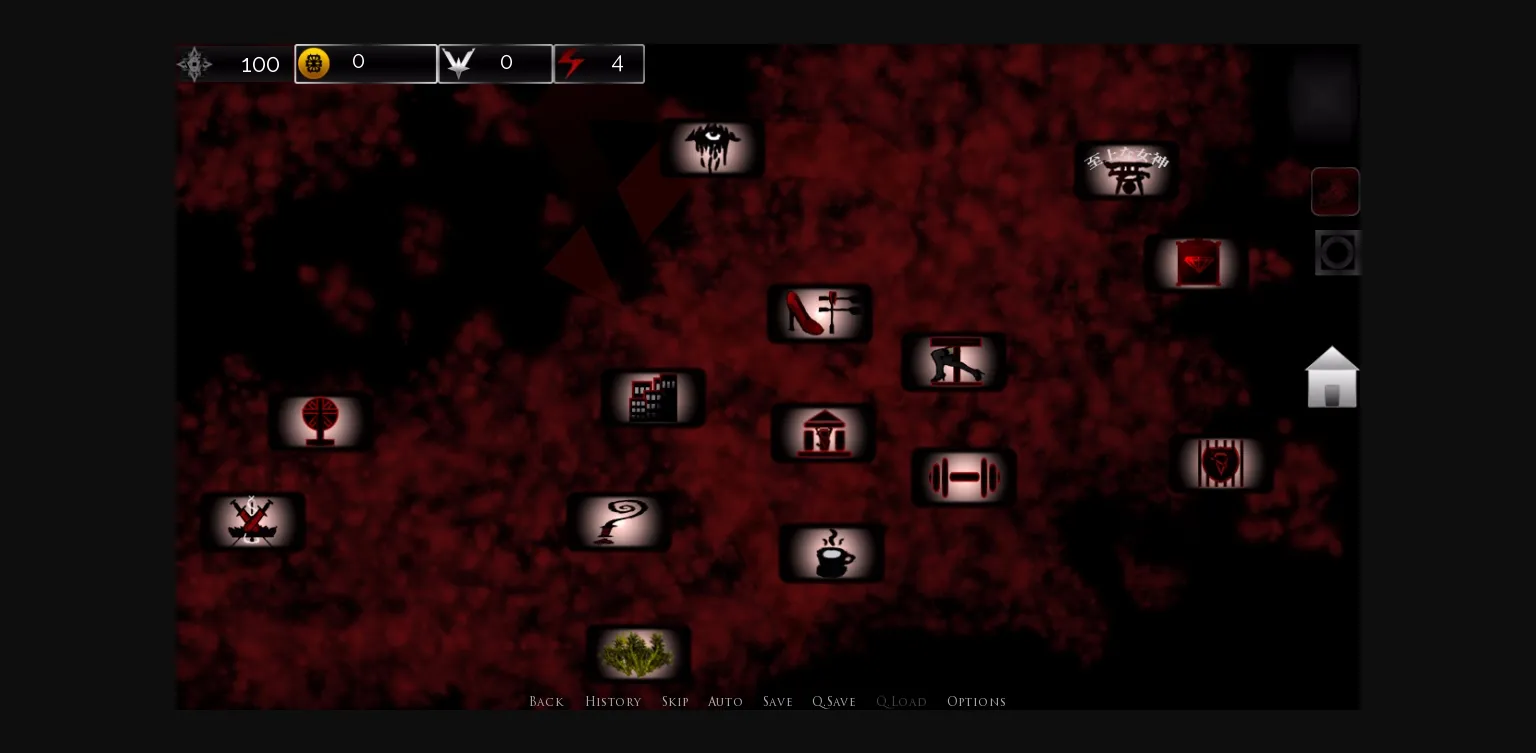Open the coffee cup café location
Screen dimensions: 1536x753
(831, 553)
